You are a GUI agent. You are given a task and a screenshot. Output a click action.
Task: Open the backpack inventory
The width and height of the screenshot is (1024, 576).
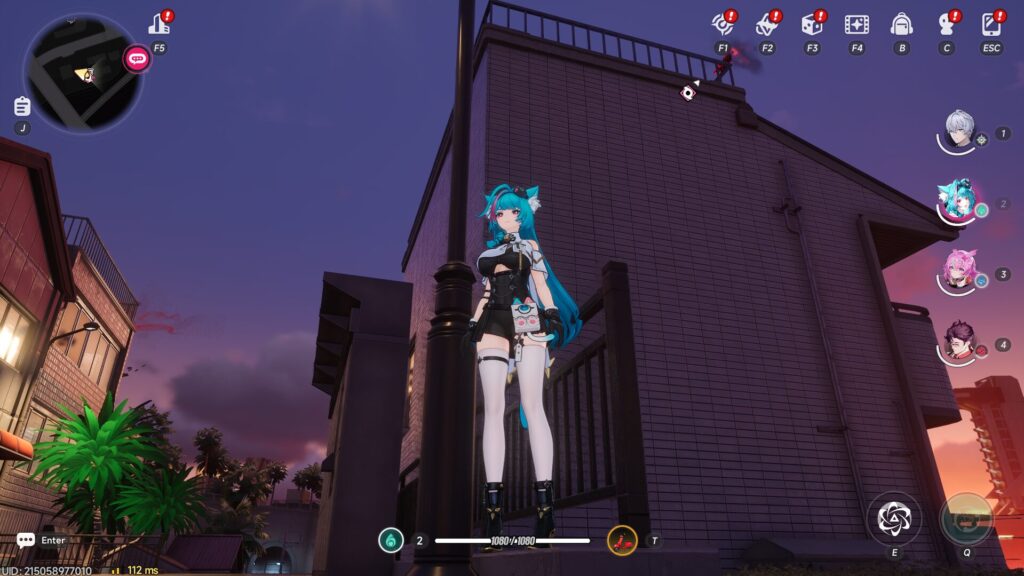(x=901, y=24)
